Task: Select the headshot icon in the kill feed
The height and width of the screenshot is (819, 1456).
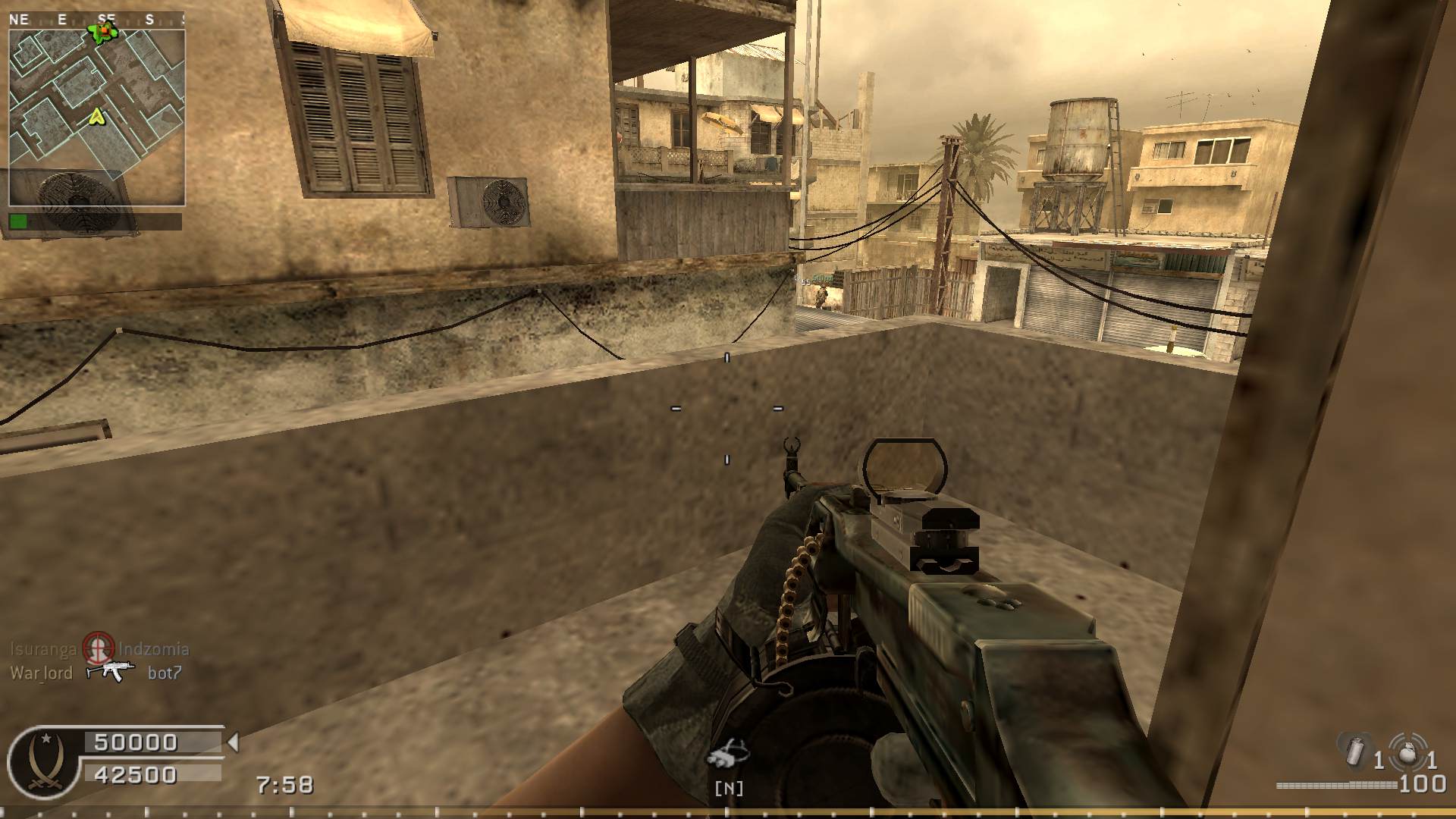Action: coord(98,648)
